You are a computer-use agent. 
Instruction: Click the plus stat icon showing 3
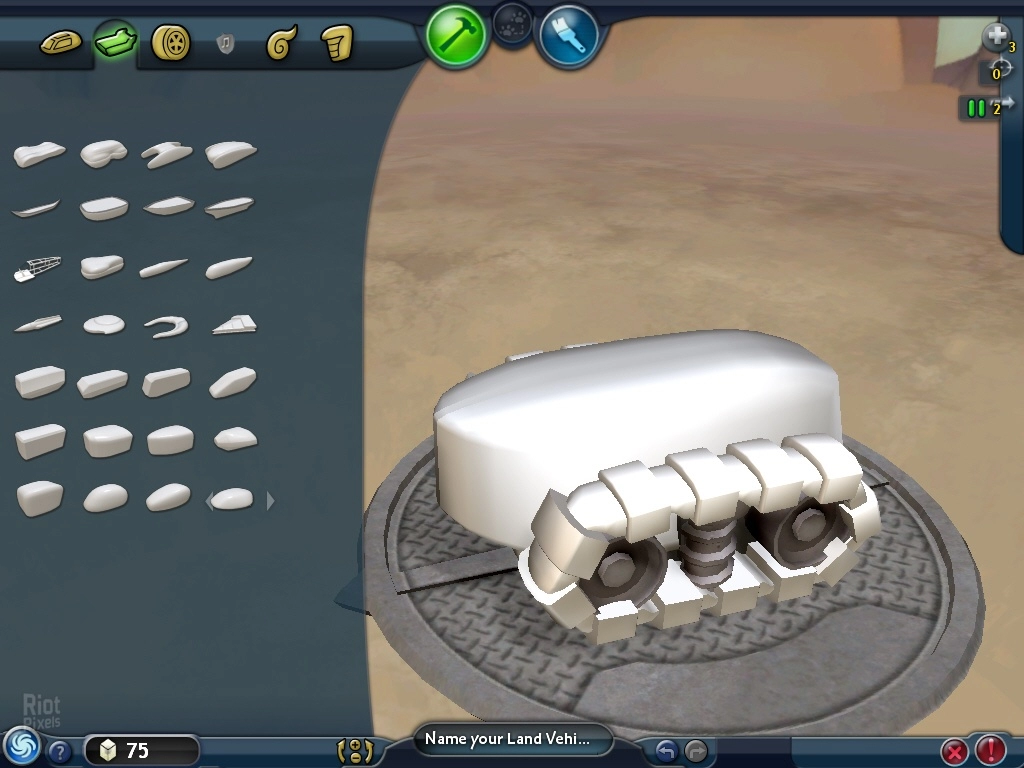click(x=997, y=38)
